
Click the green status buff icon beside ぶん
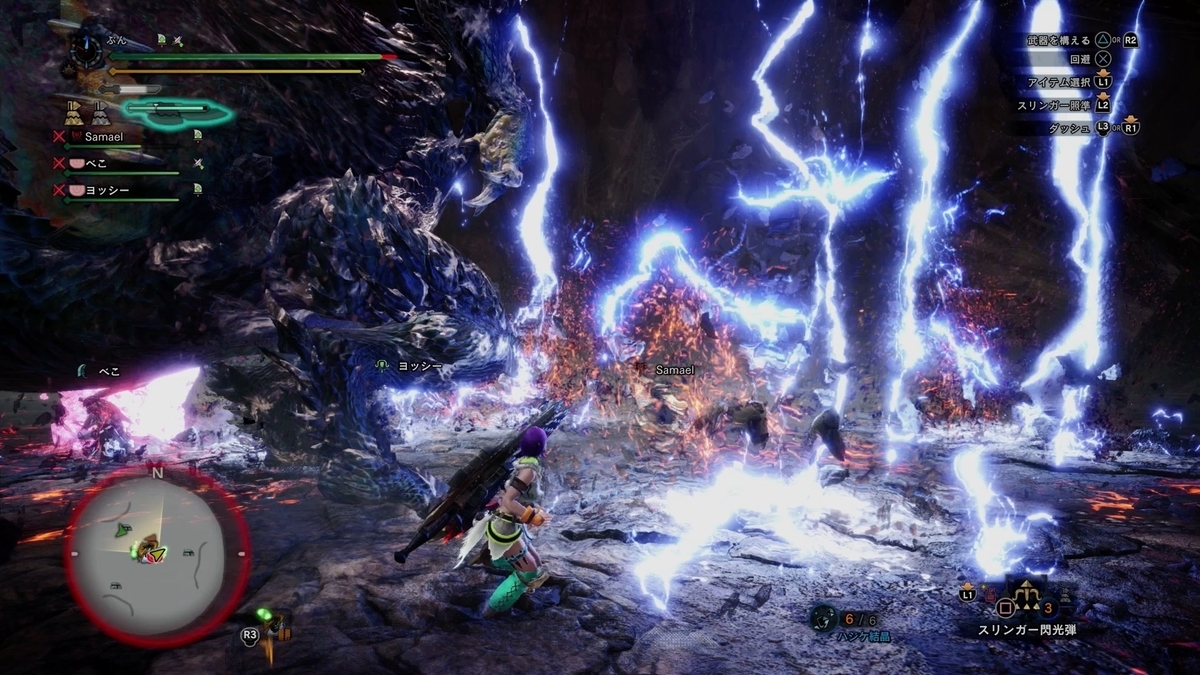(x=161, y=40)
